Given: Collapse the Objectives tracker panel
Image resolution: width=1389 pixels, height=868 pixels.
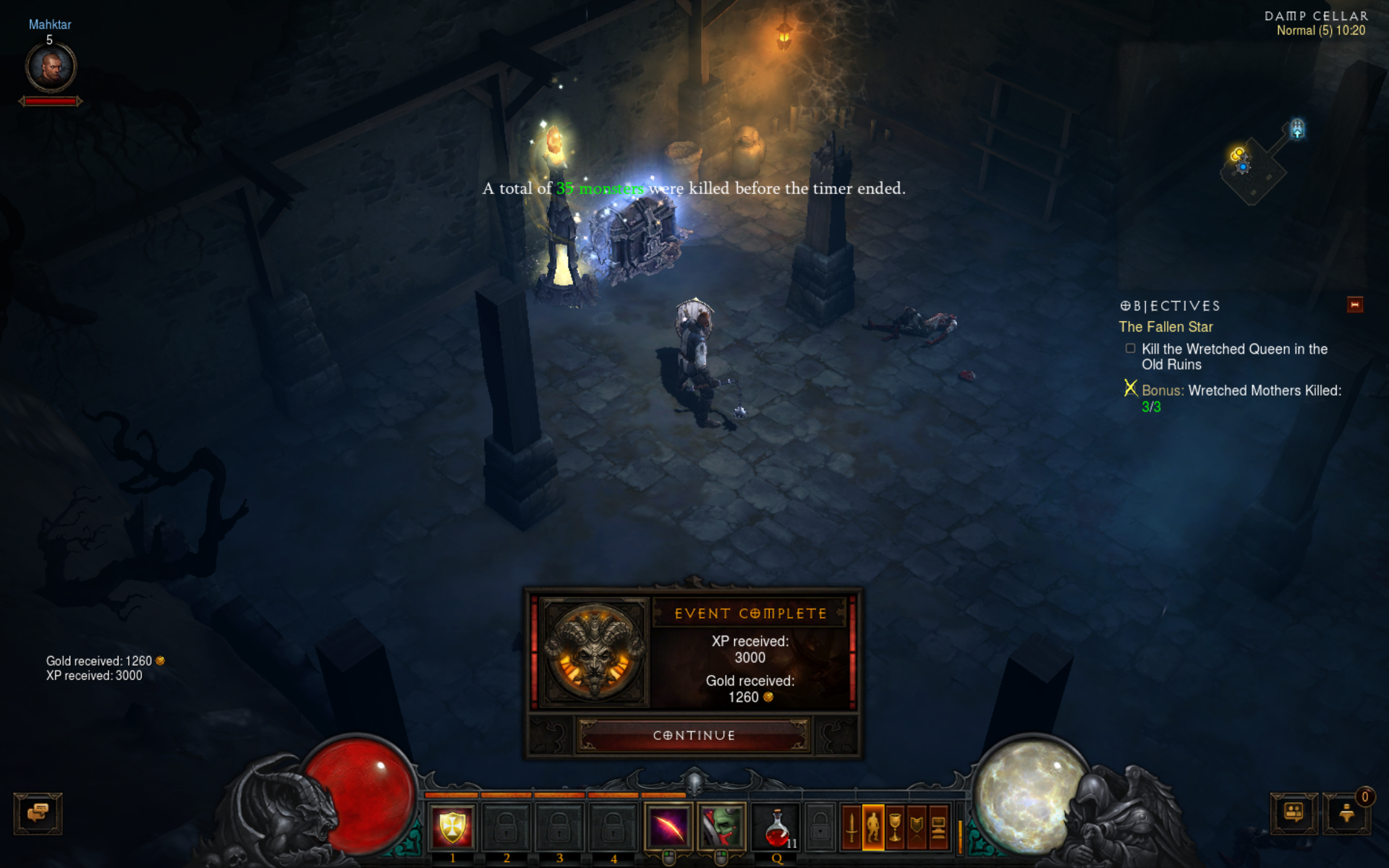Looking at the screenshot, I should 1355,305.
